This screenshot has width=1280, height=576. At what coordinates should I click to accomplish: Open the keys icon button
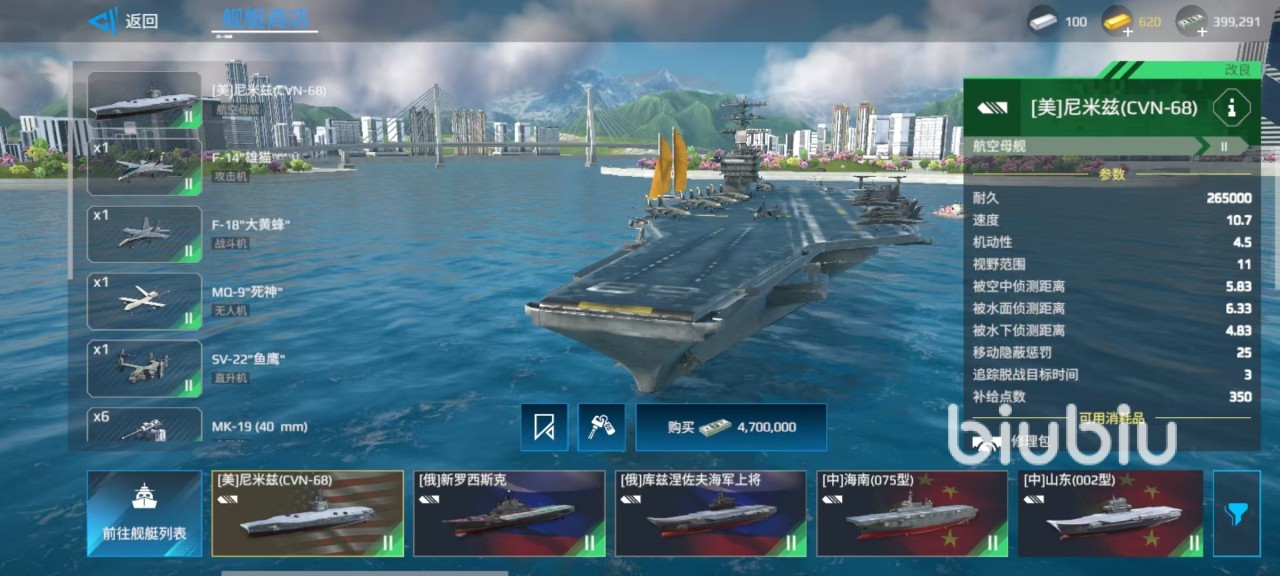point(601,427)
